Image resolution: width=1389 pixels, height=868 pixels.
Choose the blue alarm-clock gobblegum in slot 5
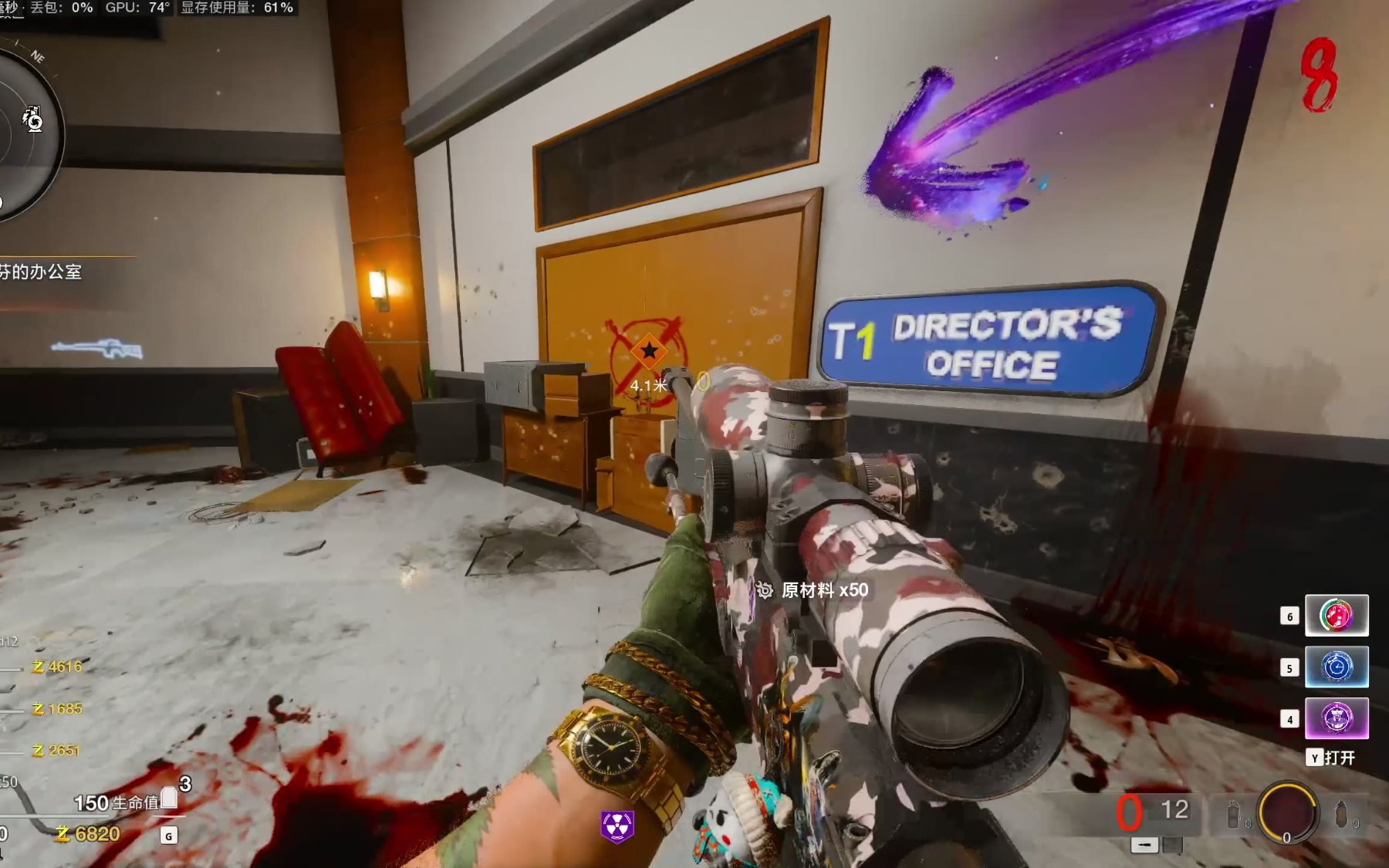[1337, 667]
